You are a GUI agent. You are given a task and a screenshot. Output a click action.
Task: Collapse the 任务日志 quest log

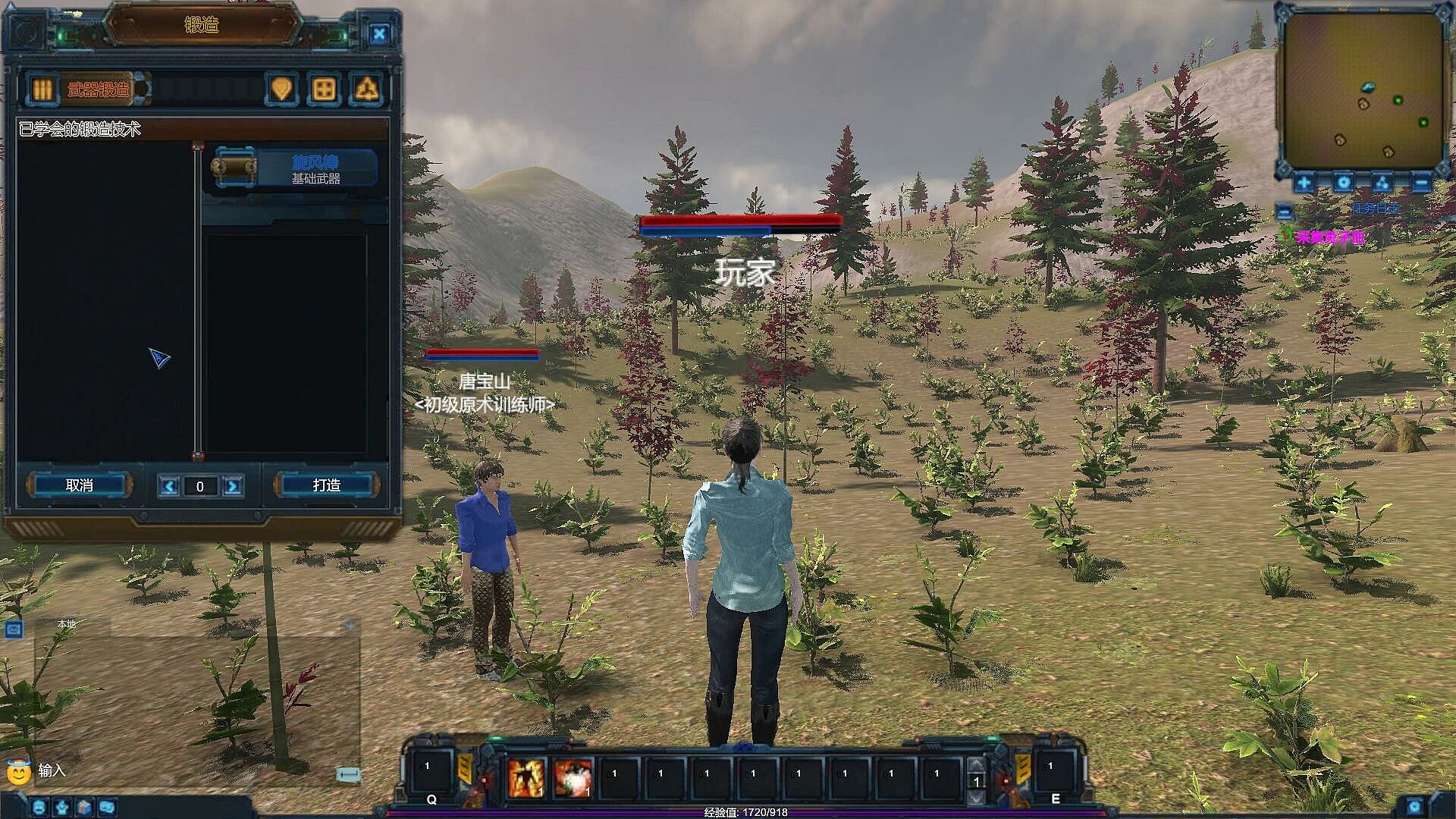(x=1285, y=212)
